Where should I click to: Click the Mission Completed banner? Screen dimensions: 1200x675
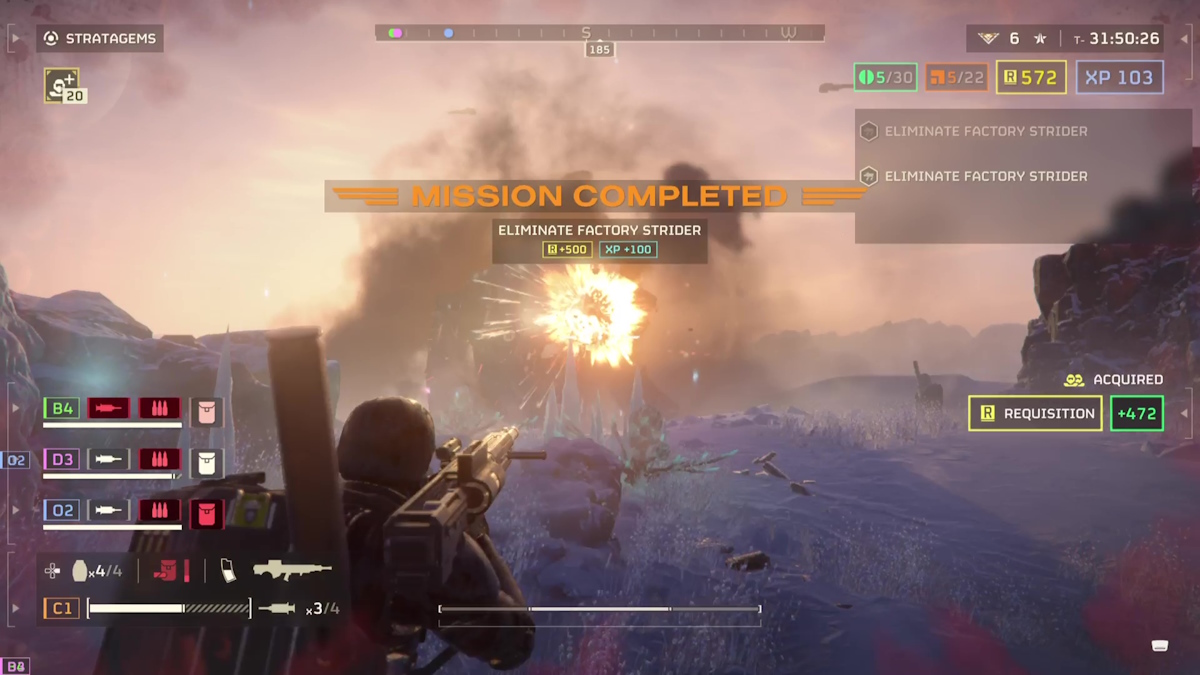[x=599, y=196]
